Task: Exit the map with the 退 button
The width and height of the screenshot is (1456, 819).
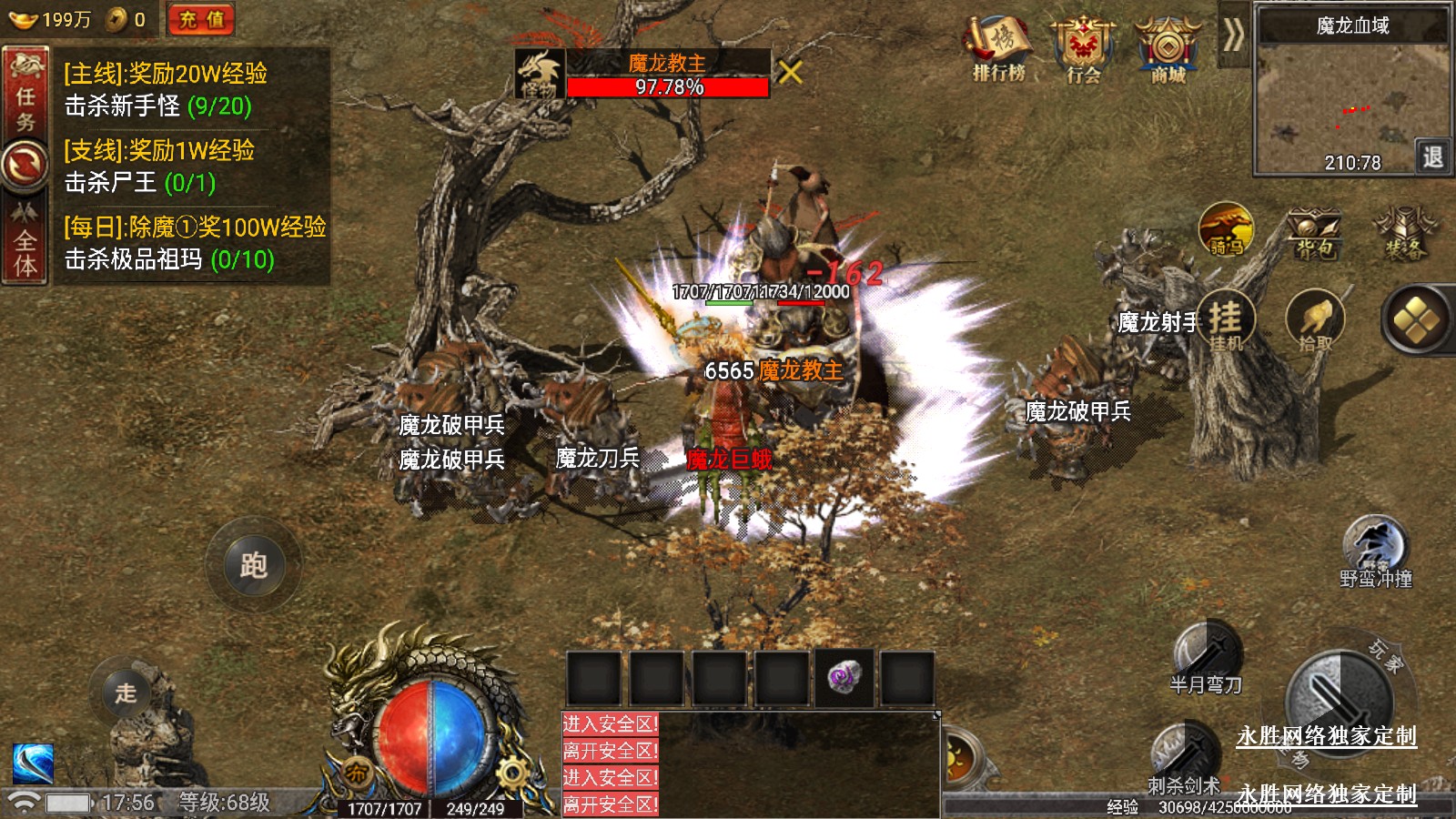Action: click(x=1432, y=157)
